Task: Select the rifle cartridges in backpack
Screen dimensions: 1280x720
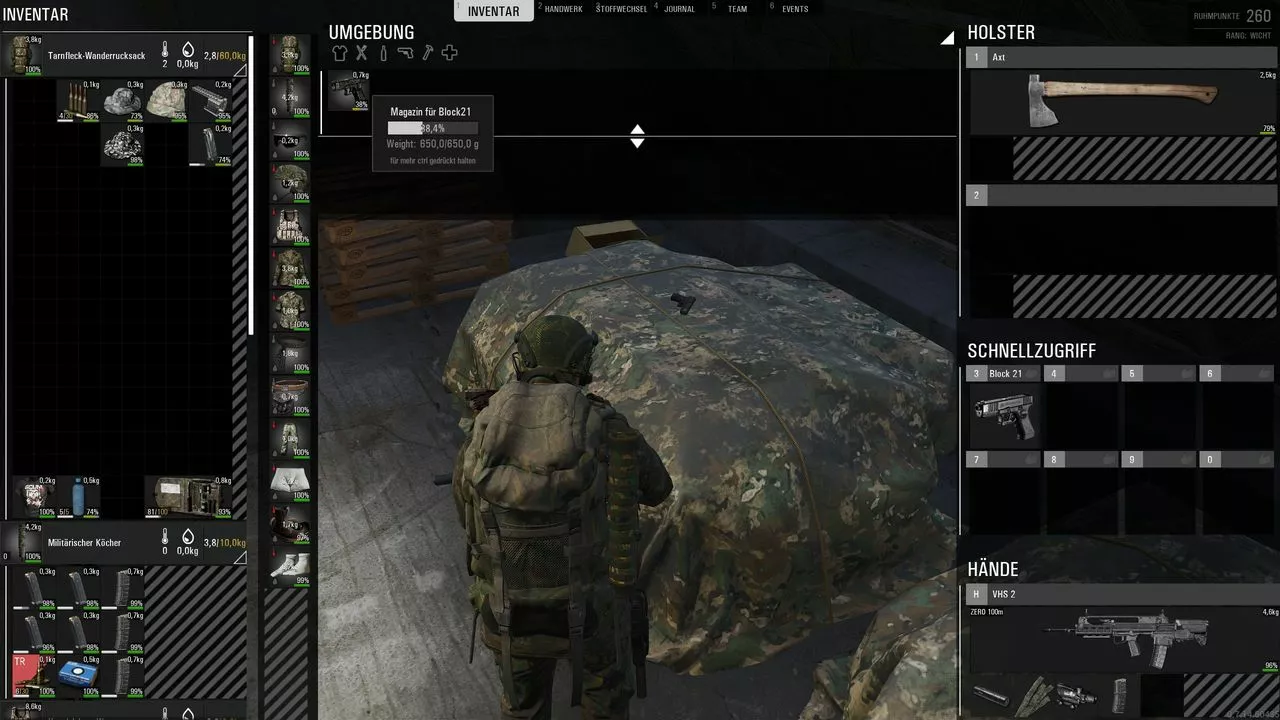Action: [x=77, y=100]
